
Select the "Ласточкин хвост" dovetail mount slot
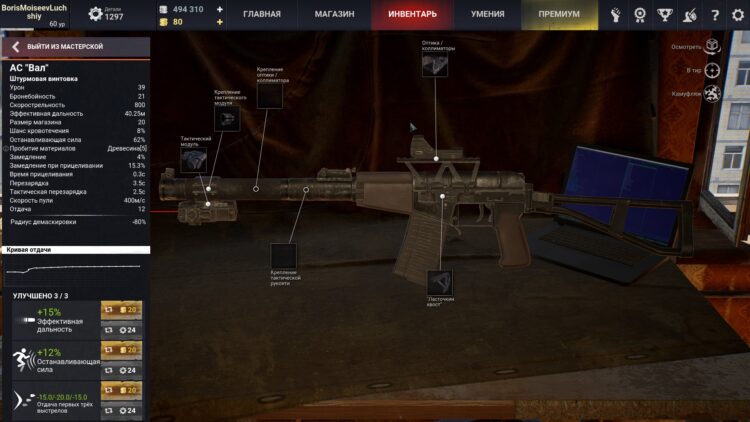(x=440, y=282)
